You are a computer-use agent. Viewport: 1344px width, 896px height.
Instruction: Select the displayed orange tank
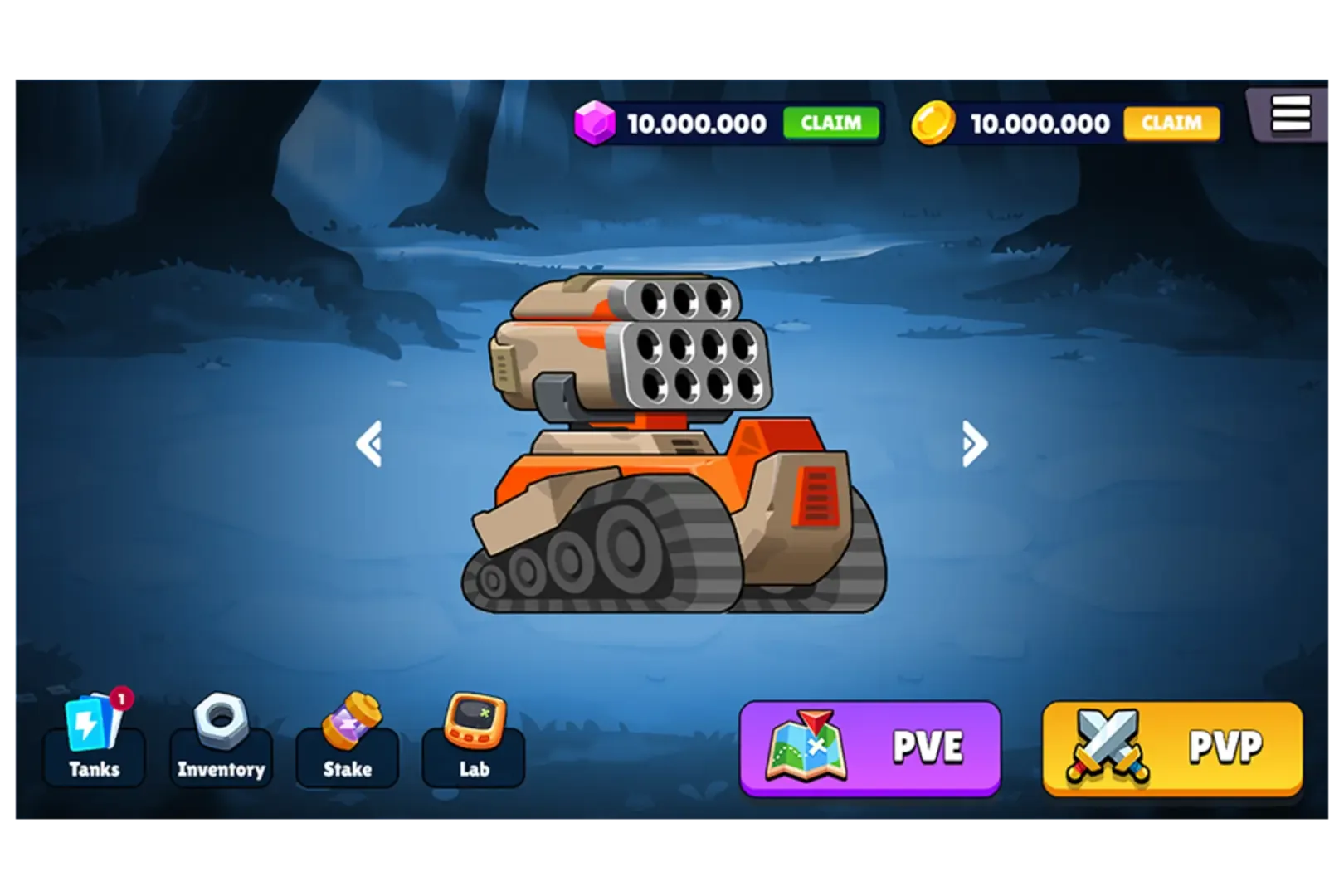[x=672, y=456]
